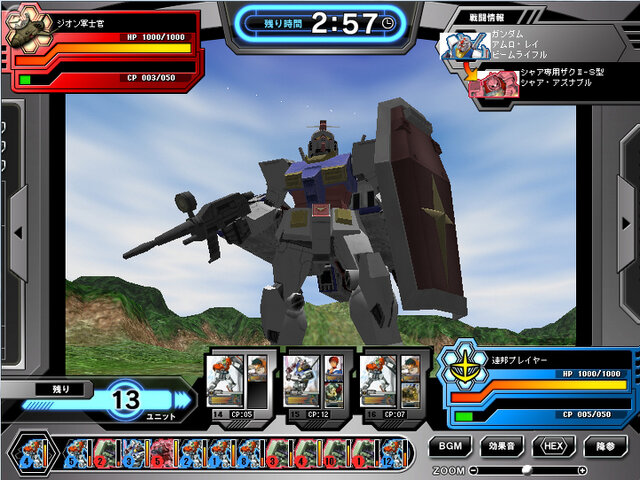This screenshot has width=640, height=480.
Task: Select the unit card with CP:05
Action: pyautogui.click(x=237, y=382)
